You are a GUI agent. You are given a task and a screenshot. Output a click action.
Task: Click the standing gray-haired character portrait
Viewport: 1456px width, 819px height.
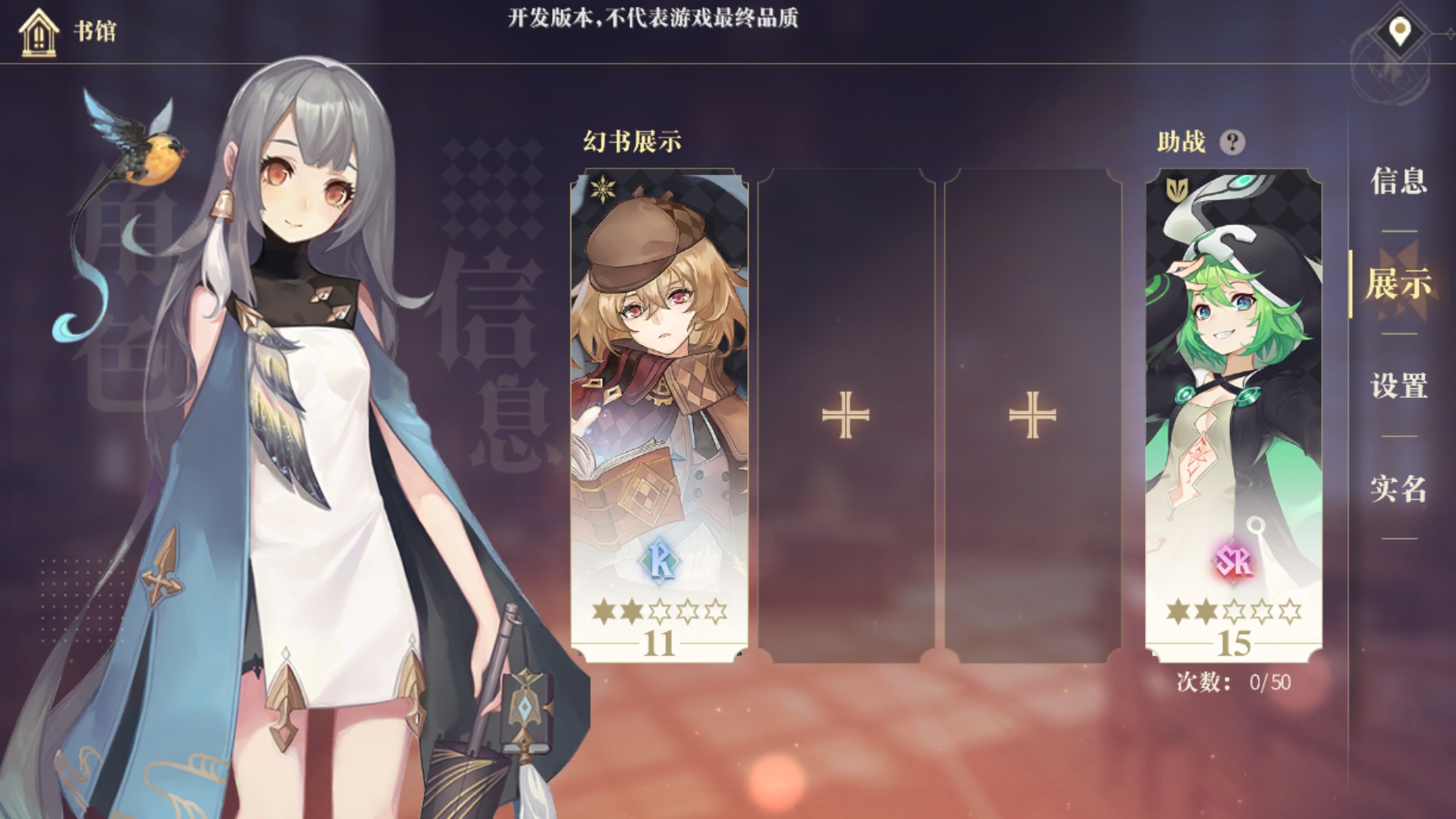coord(303,379)
